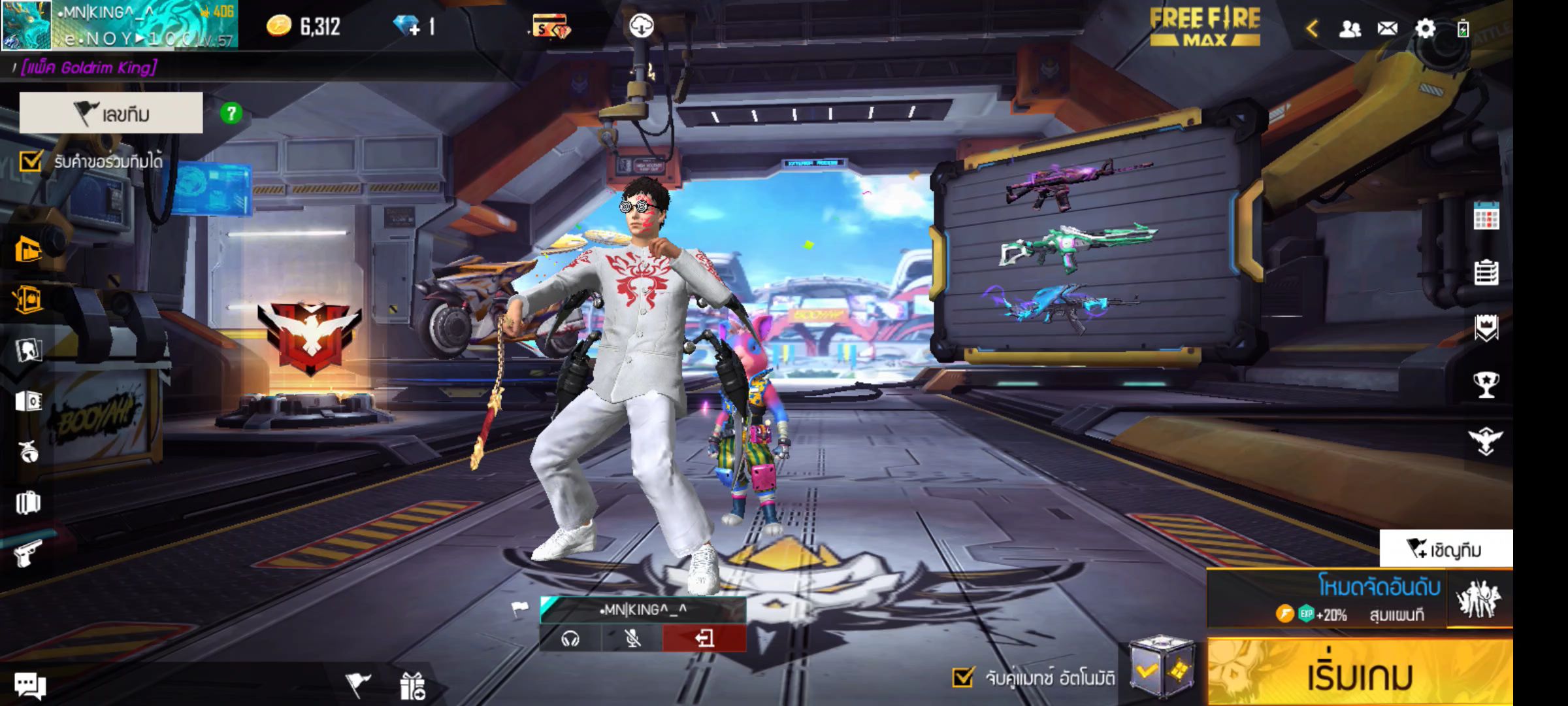The width and height of the screenshot is (1568, 706).
Task: Open the friends list icon
Action: click(1350, 28)
